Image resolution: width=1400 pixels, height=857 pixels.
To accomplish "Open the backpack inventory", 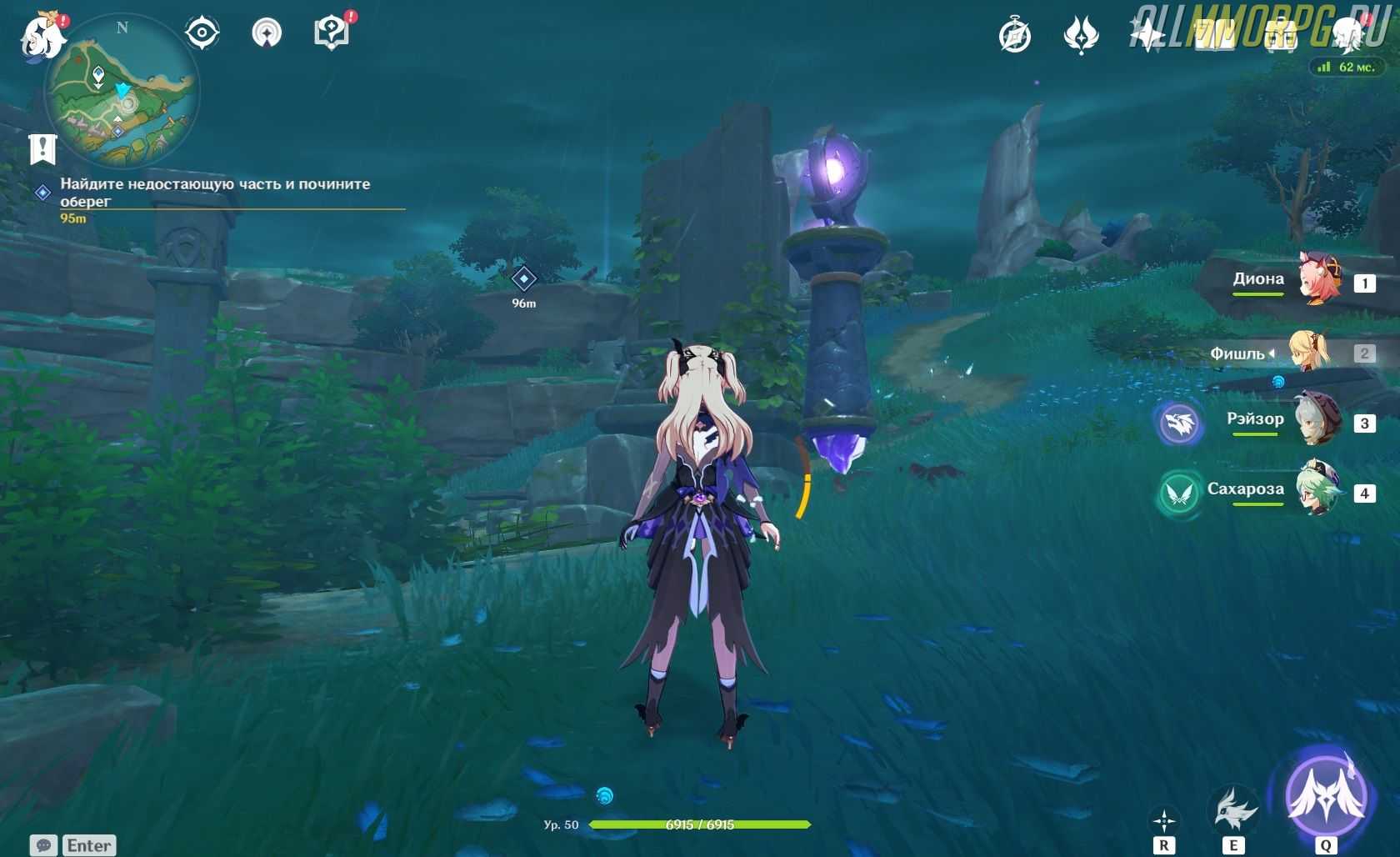I will 1281,36.
